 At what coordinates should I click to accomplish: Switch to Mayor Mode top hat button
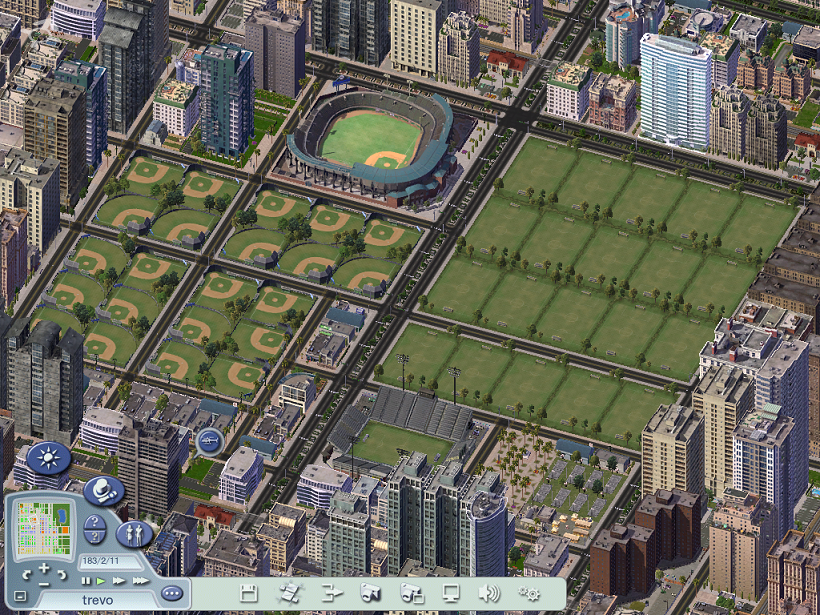tap(102, 491)
